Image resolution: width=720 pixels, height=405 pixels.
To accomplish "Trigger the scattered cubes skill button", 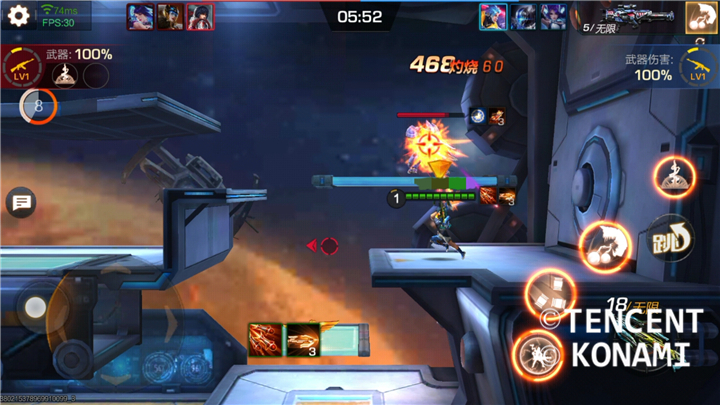I will pos(550,293).
